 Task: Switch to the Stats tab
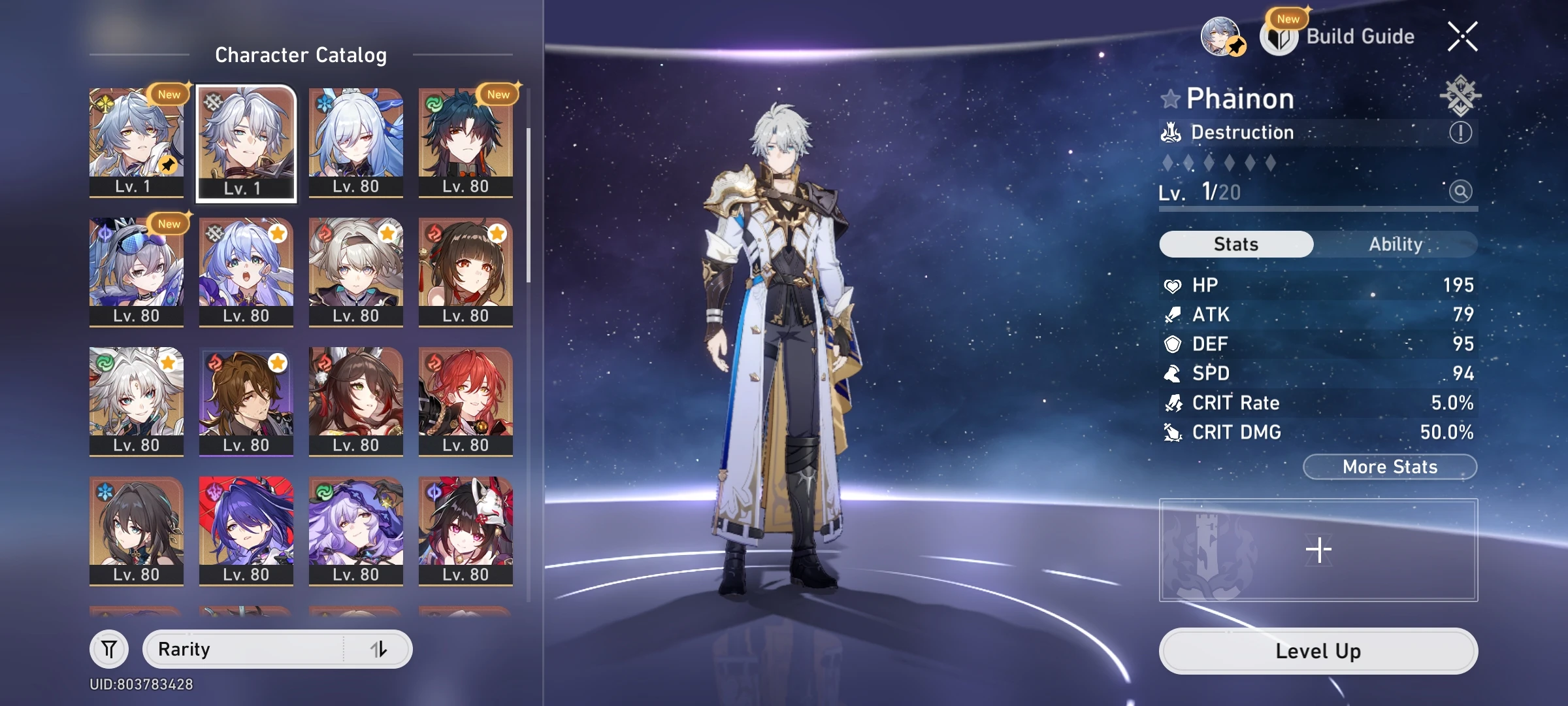pyautogui.click(x=1235, y=244)
